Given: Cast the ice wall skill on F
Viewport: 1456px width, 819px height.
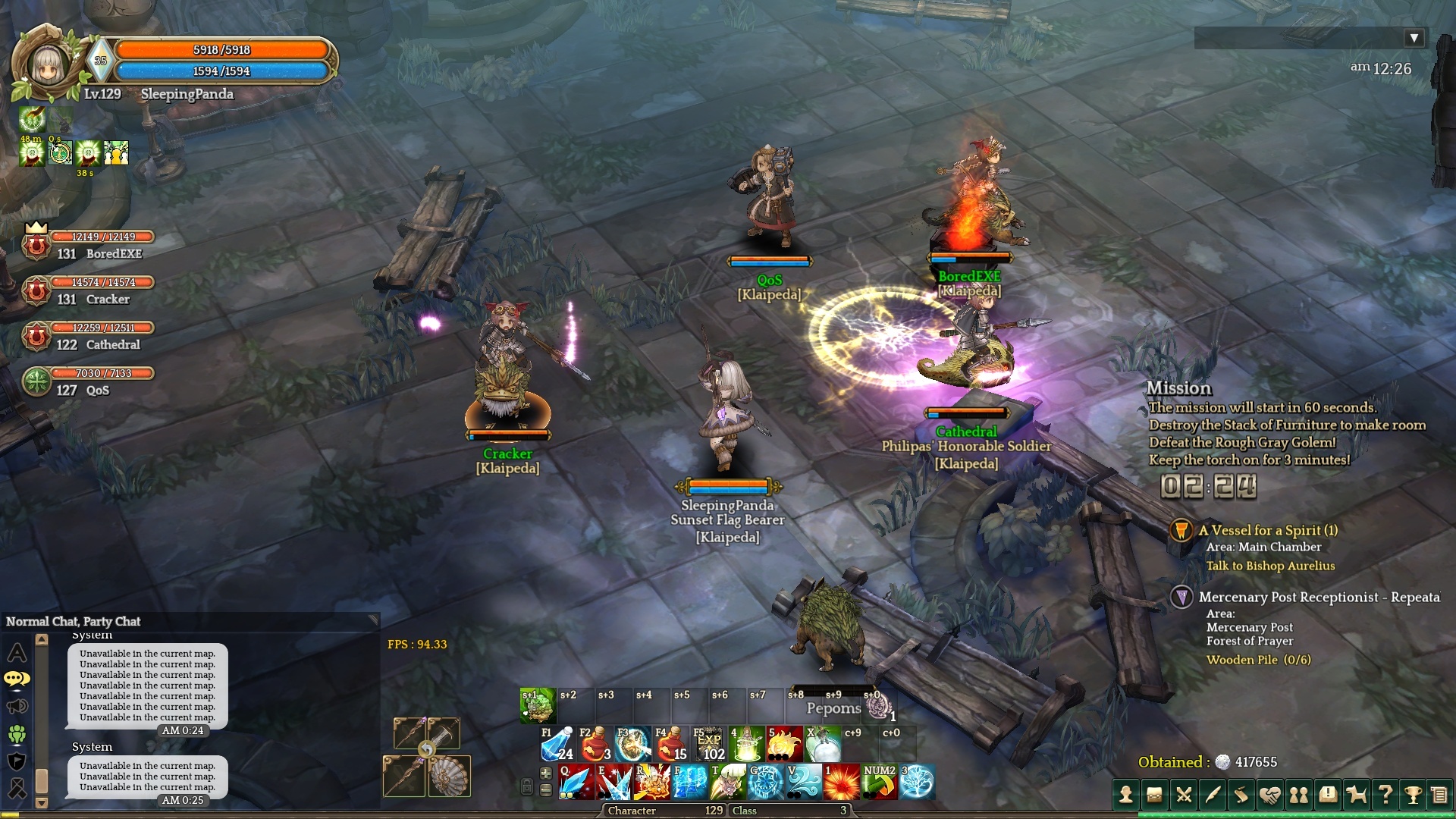Looking at the screenshot, I should tap(689, 782).
